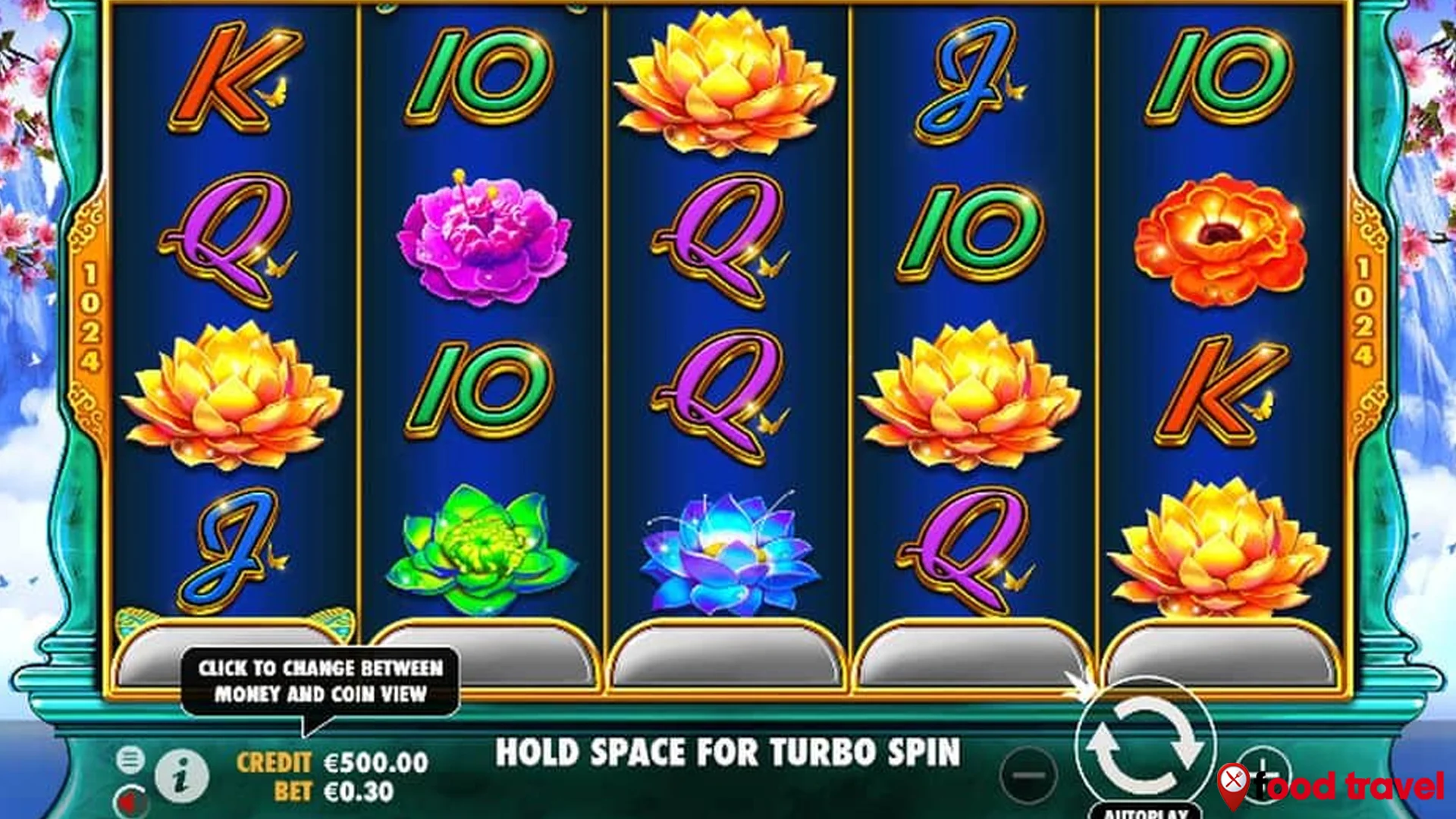Mute game sound via the red speaker icon
Screen dimensions: 1456x819
pyautogui.click(x=133, y=802)
